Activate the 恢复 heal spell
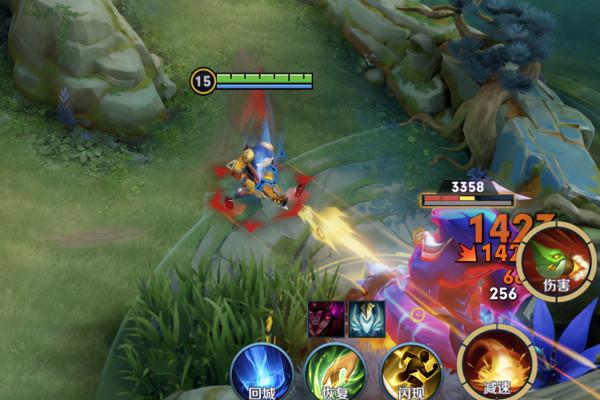This screenshot has height=400, width=600. click(x=333, y=372)
